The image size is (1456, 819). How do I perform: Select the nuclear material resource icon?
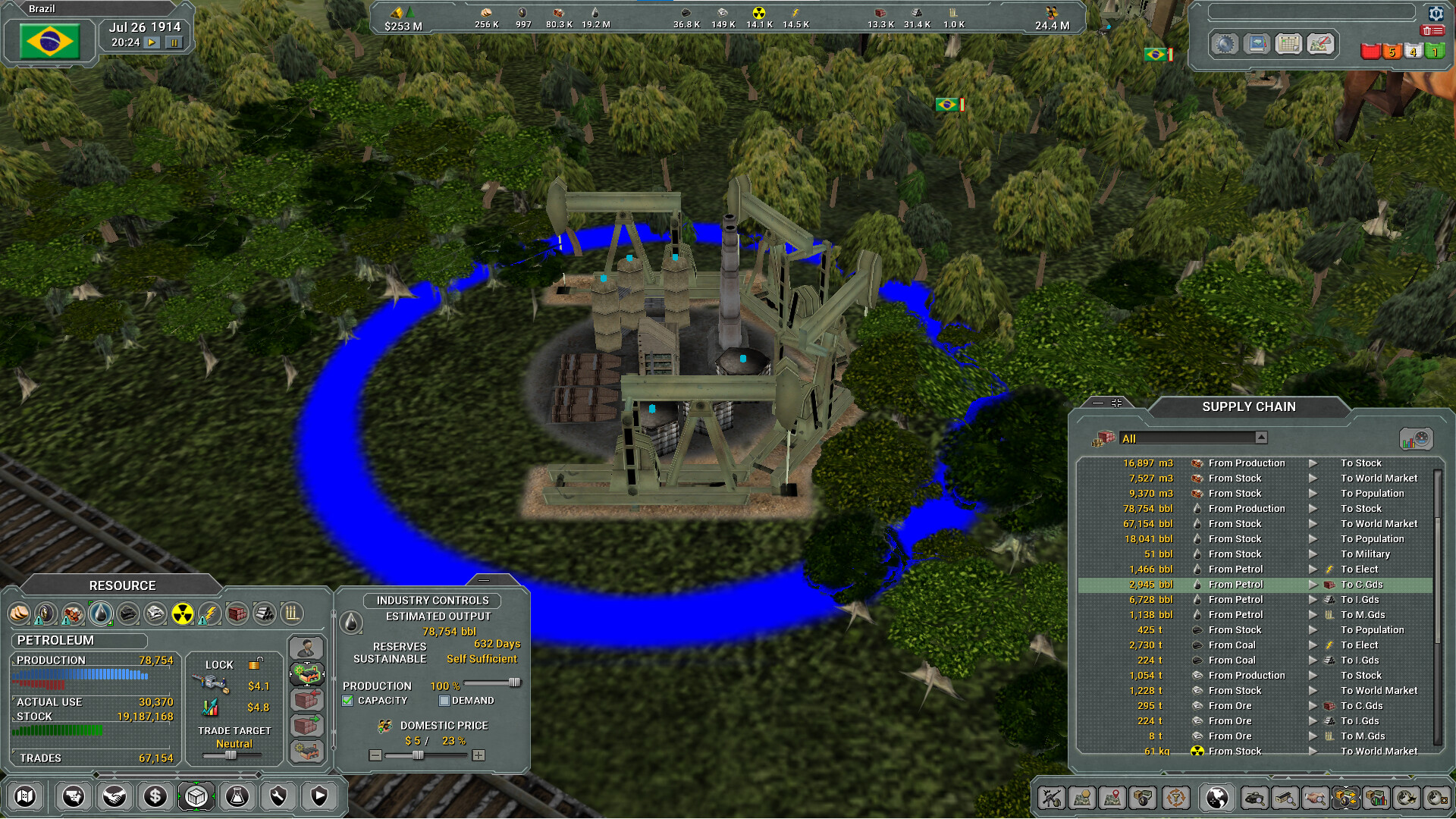coord(183,613)
